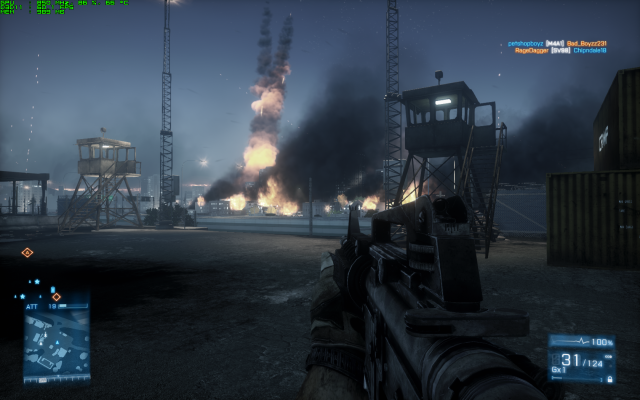
Task: Select petshopboyz in the kill feed
Action: [x=524, y=44]
